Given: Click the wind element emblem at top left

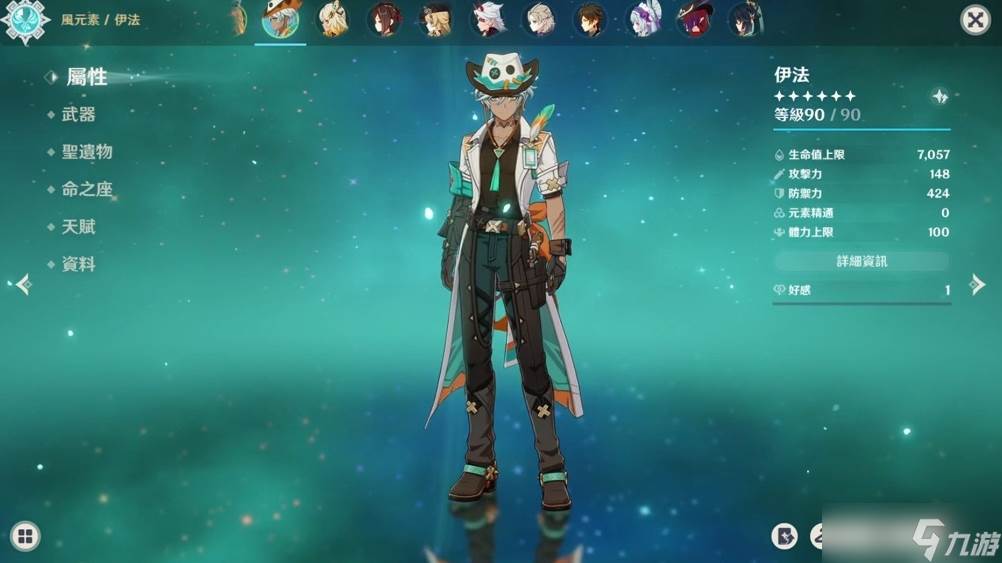Looking at the screenshot, I should pyautogui.click(x=25, y=20).
